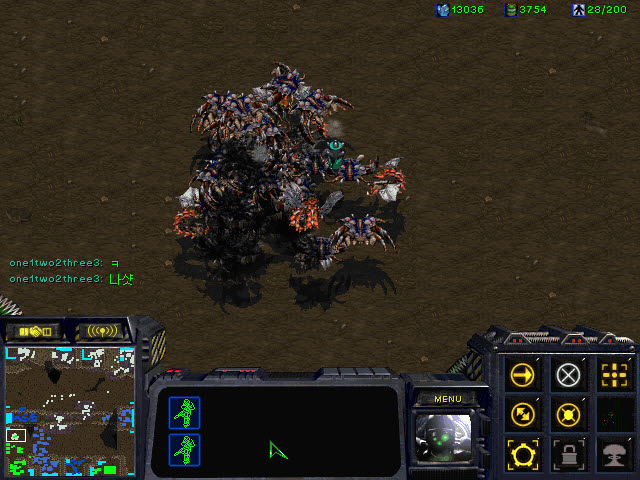
Task: Click the Move command button
Action: 521,375
